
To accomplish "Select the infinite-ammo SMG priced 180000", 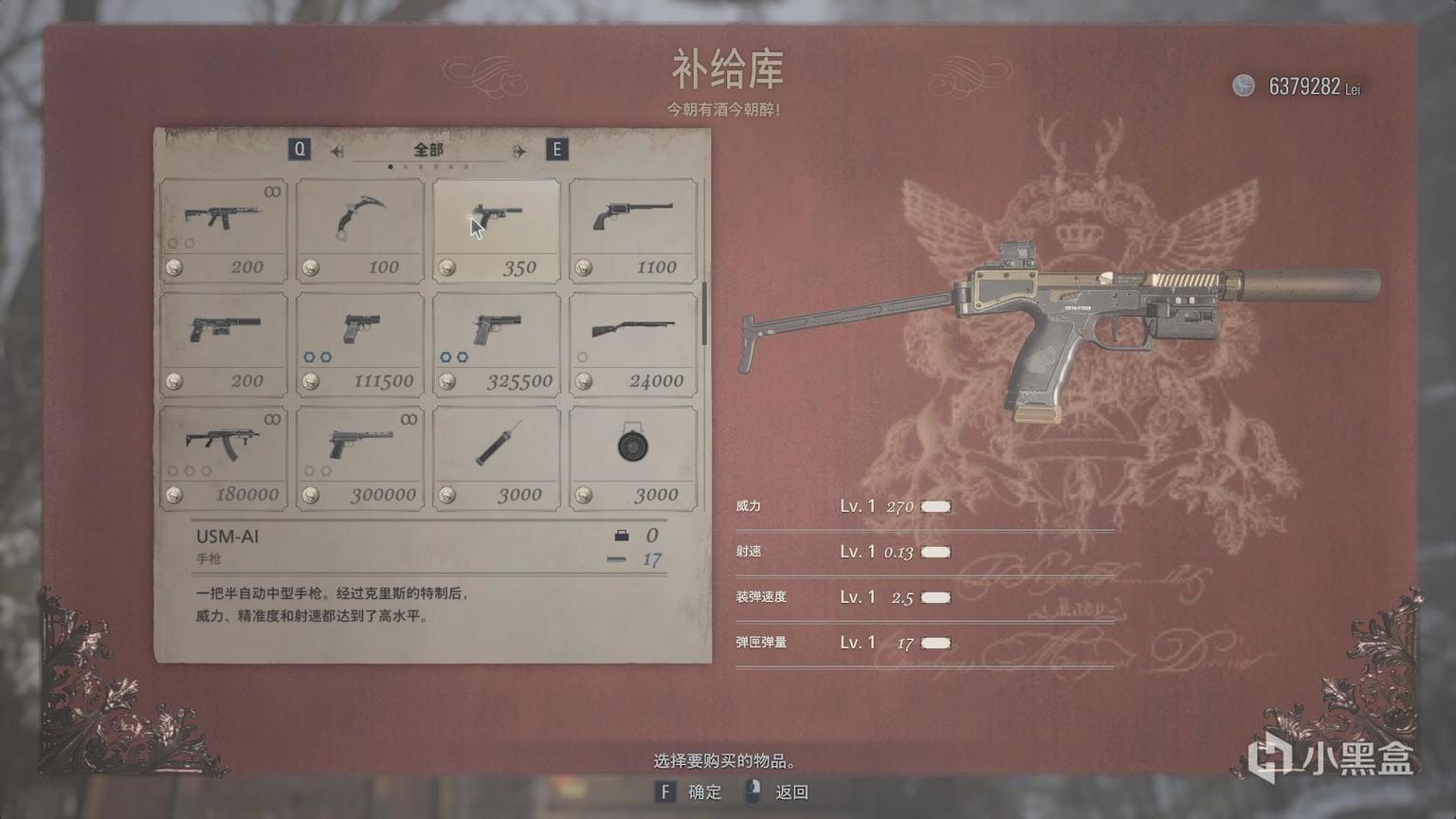I will click(x=223, y=455).
